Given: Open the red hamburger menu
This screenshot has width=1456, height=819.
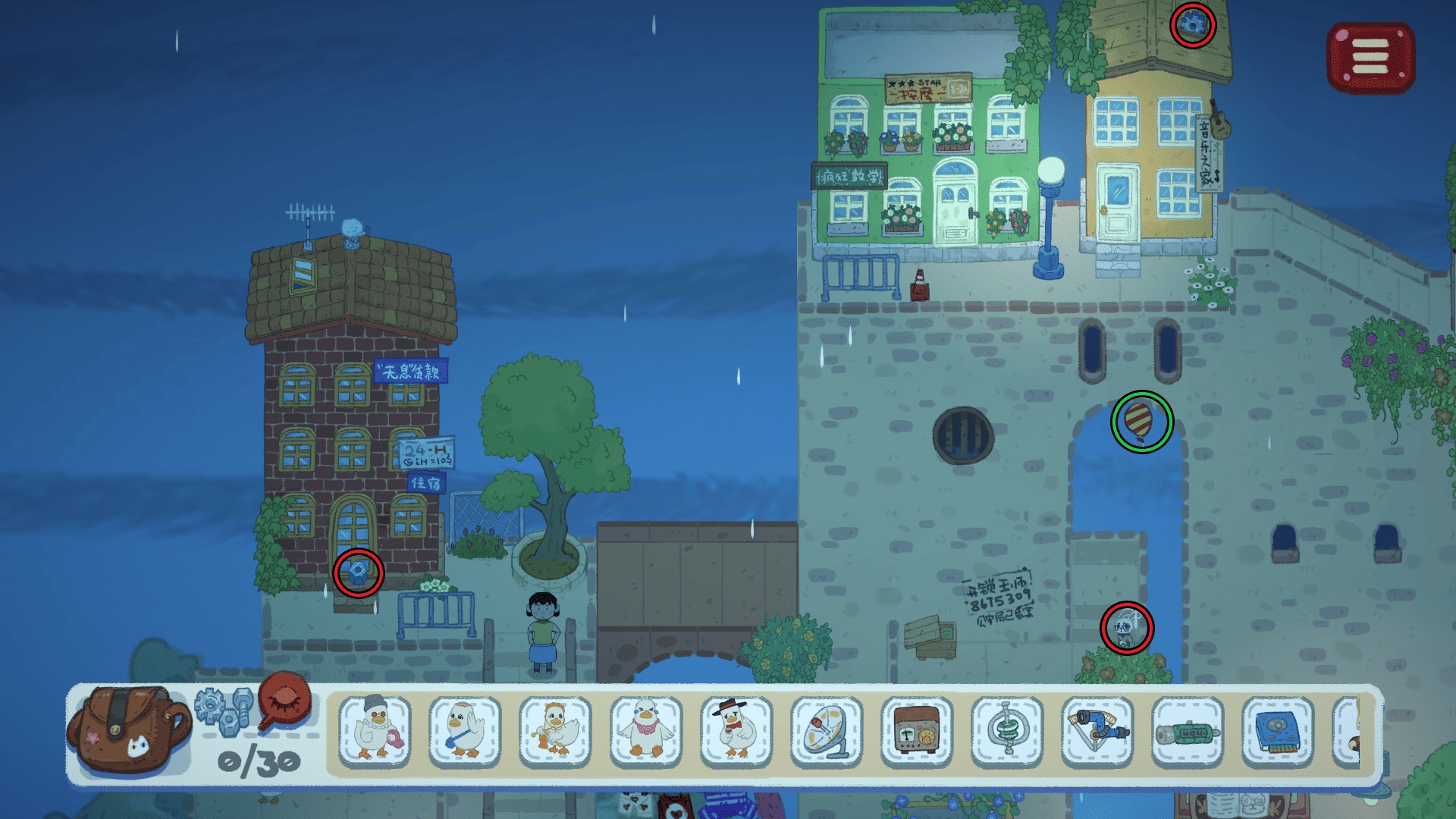Looking at the screenshot, I should click(1370, 57).
